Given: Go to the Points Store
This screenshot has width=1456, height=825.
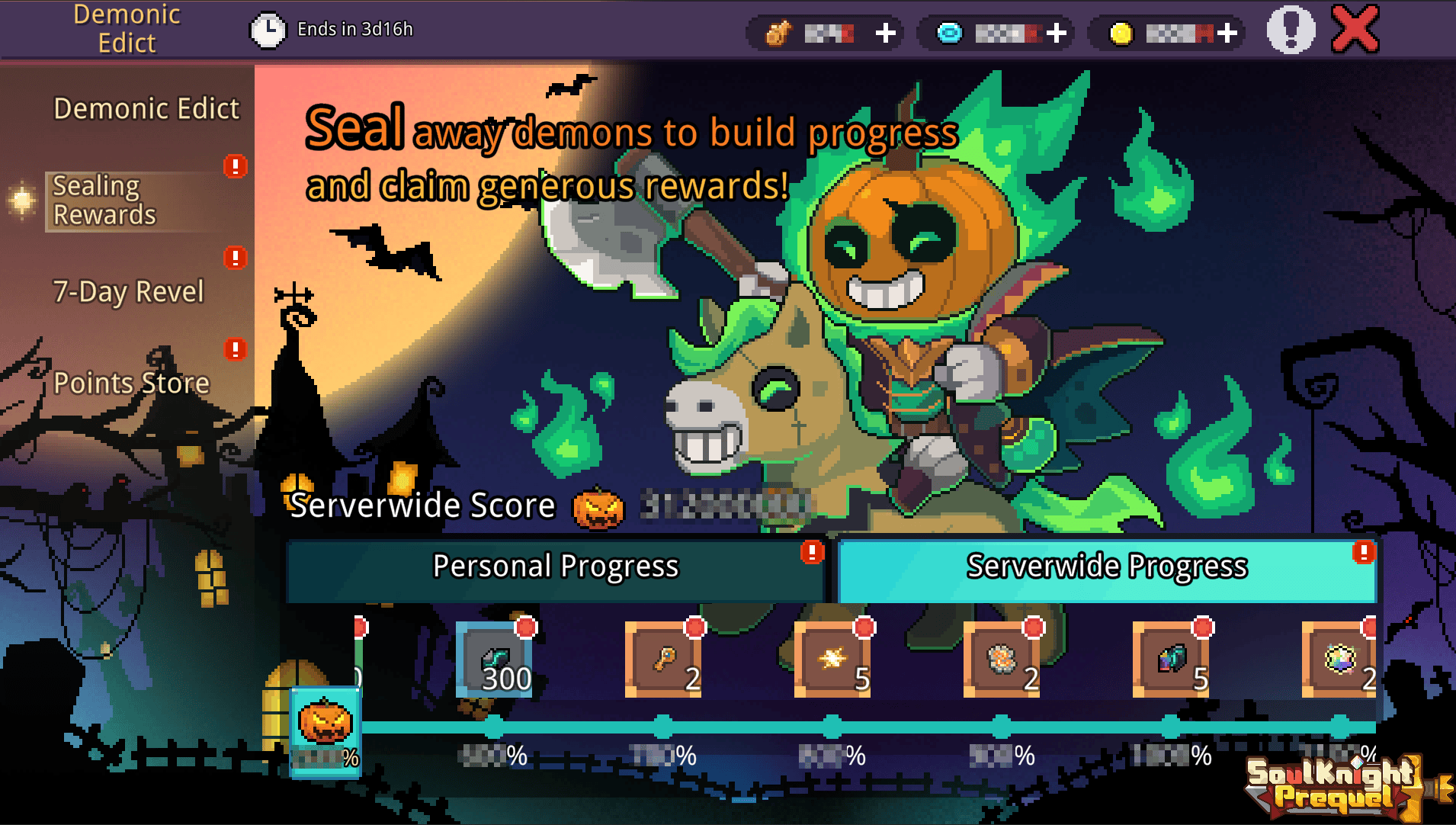Looking at the screenshot, I should 131,383.
